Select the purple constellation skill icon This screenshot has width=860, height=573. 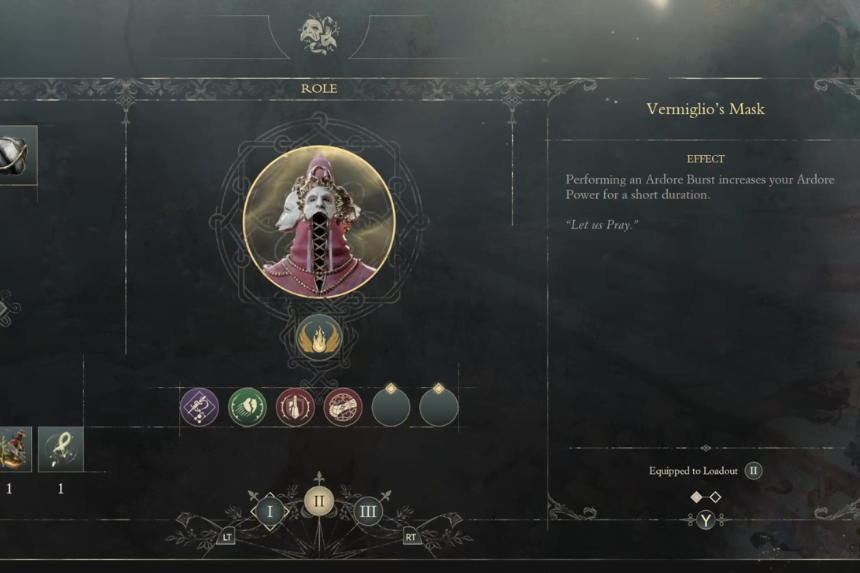tap(199, 407)
